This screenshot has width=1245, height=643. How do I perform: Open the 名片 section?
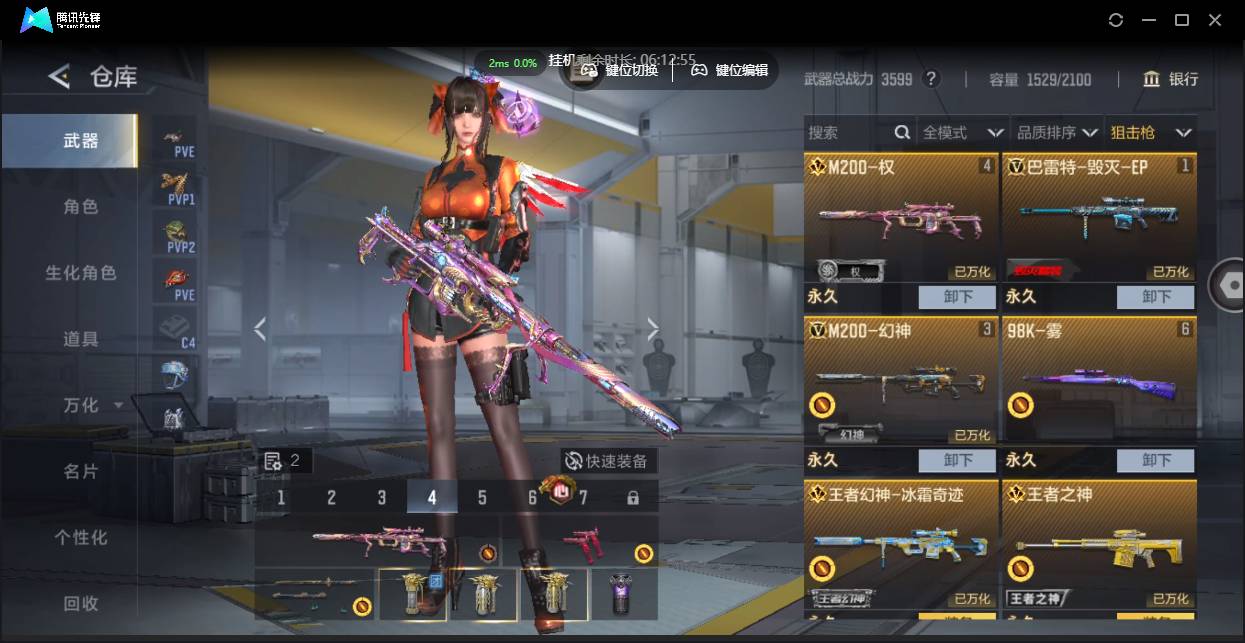pos(81,471)
